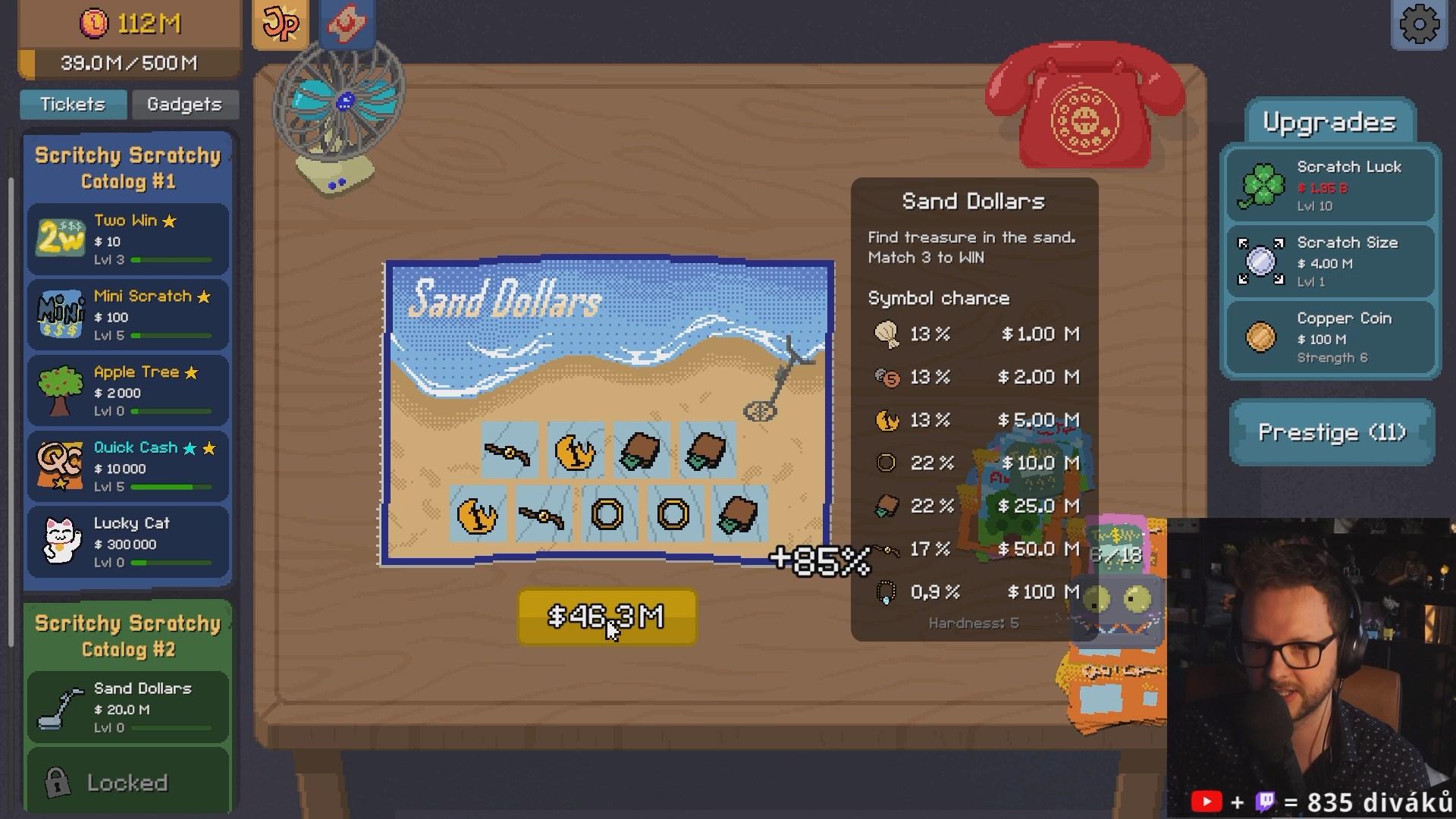The width and height of the screenshot is (1456, 819).
Task: Select the Two Win ticket
Action: tap(127, 239)
